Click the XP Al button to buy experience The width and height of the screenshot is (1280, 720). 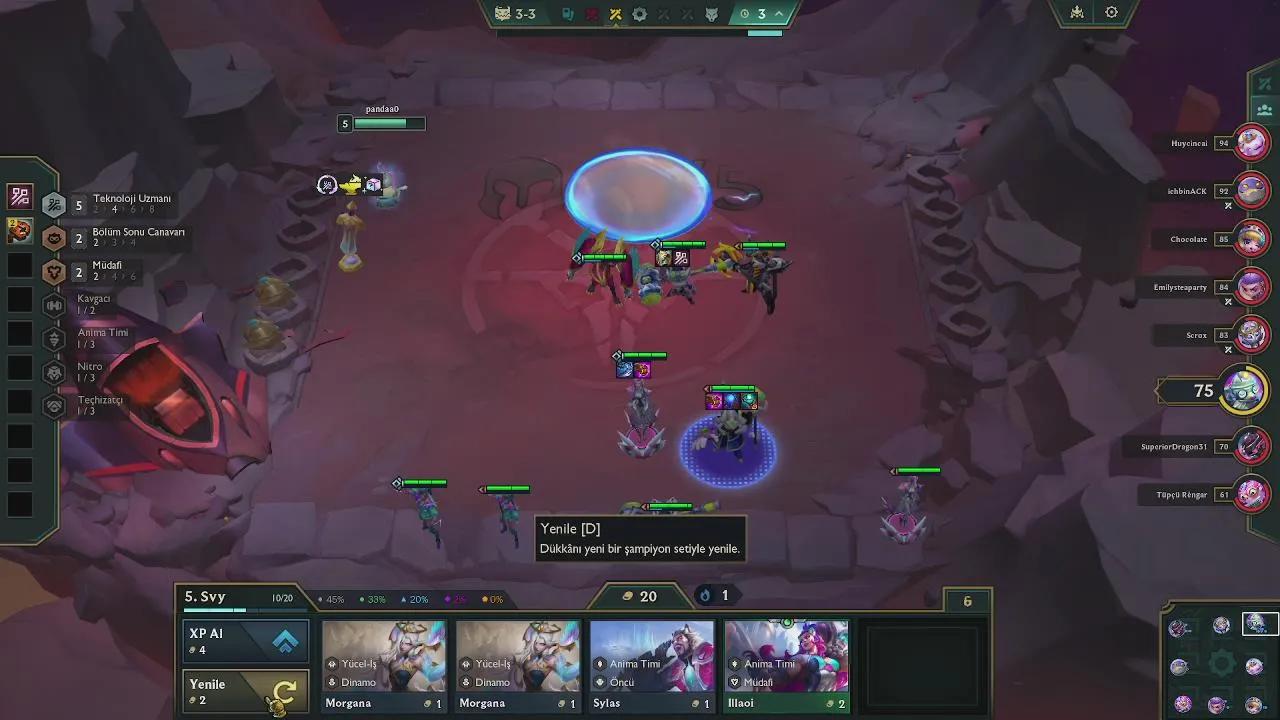click(x=245, y=640)
